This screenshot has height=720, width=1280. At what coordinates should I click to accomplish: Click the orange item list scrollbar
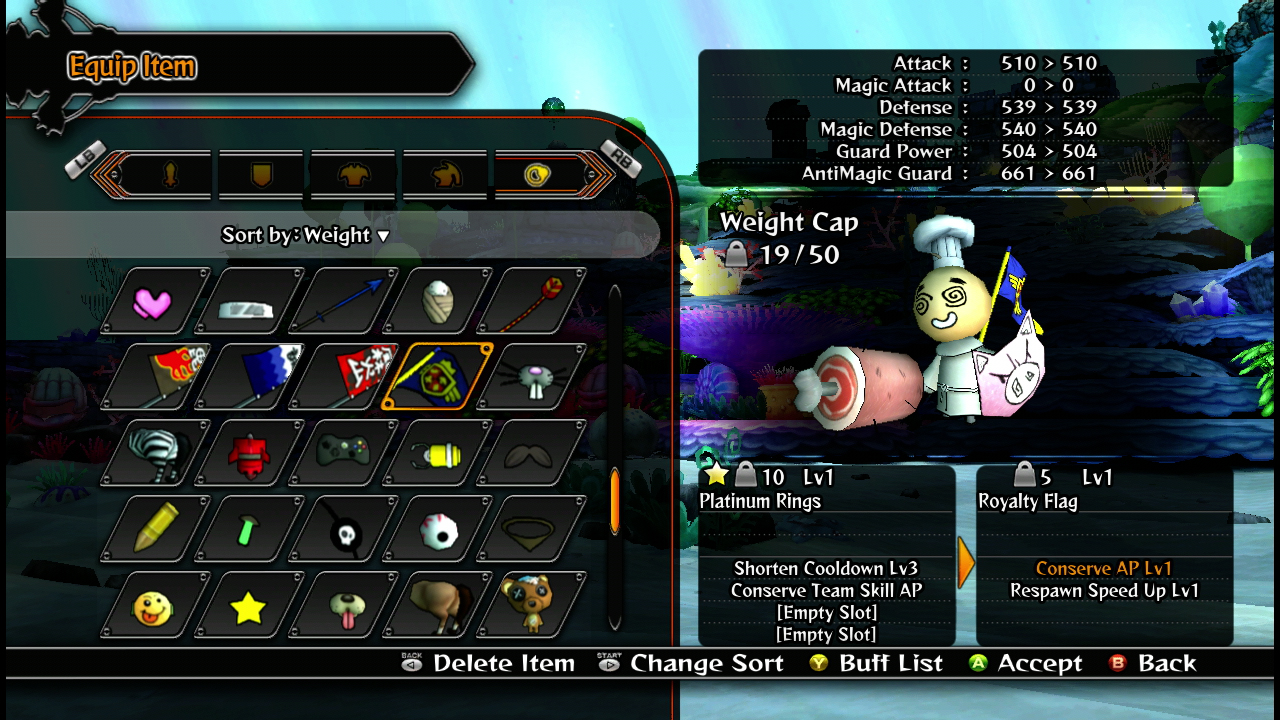click(614, 502)
